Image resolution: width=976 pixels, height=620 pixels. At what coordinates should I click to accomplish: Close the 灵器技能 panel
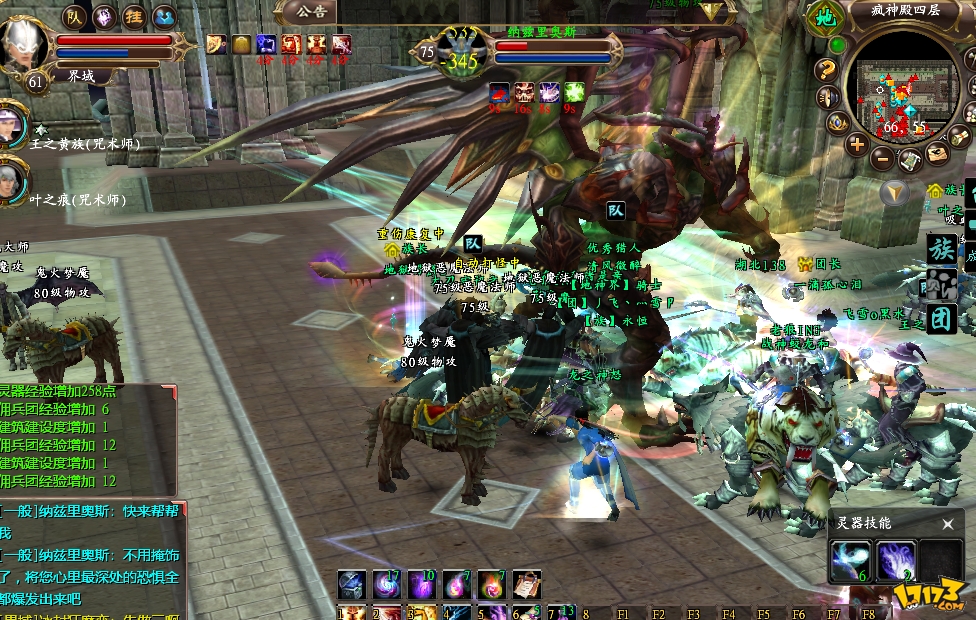(948, 523)
